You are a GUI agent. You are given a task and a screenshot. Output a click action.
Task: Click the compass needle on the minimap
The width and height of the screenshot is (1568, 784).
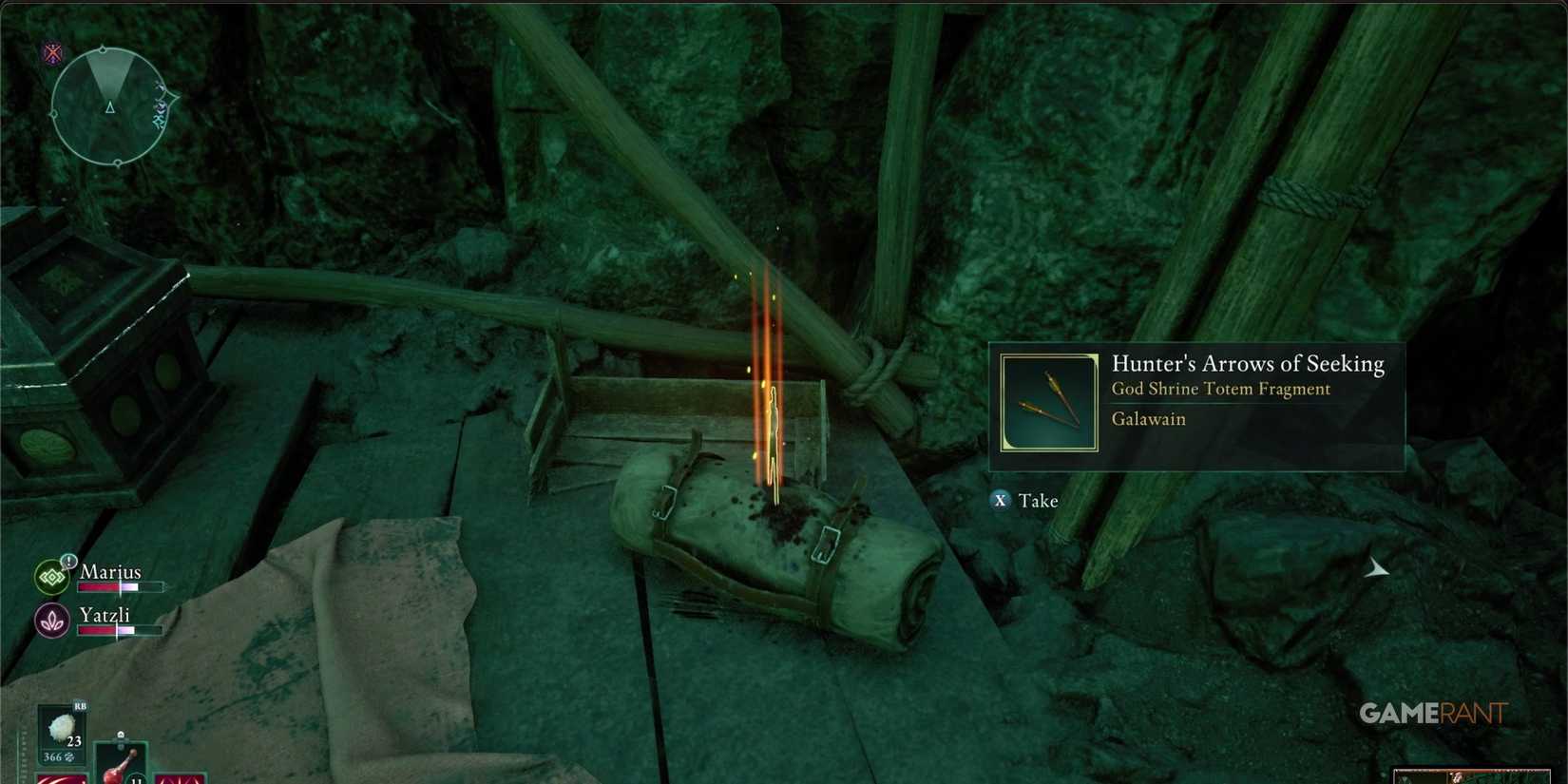coord(109,107)
